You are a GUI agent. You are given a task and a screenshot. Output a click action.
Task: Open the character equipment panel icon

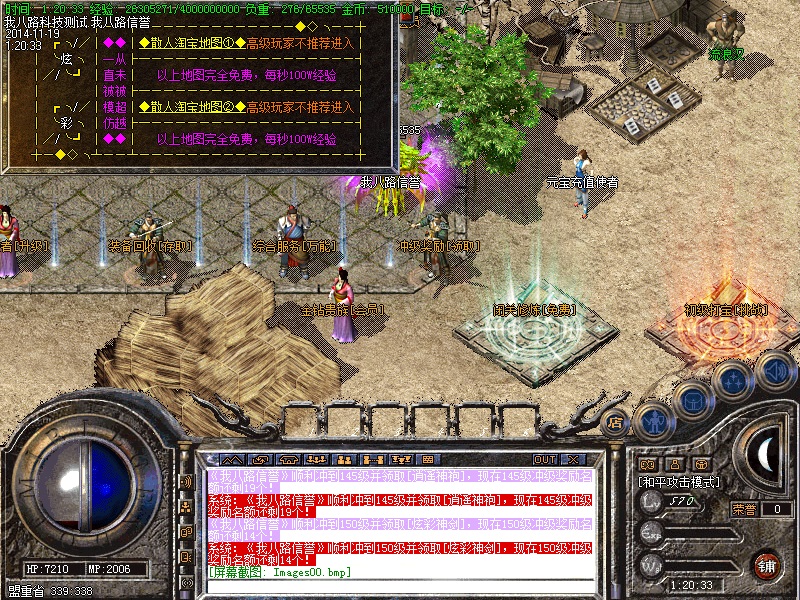(653, 419)
